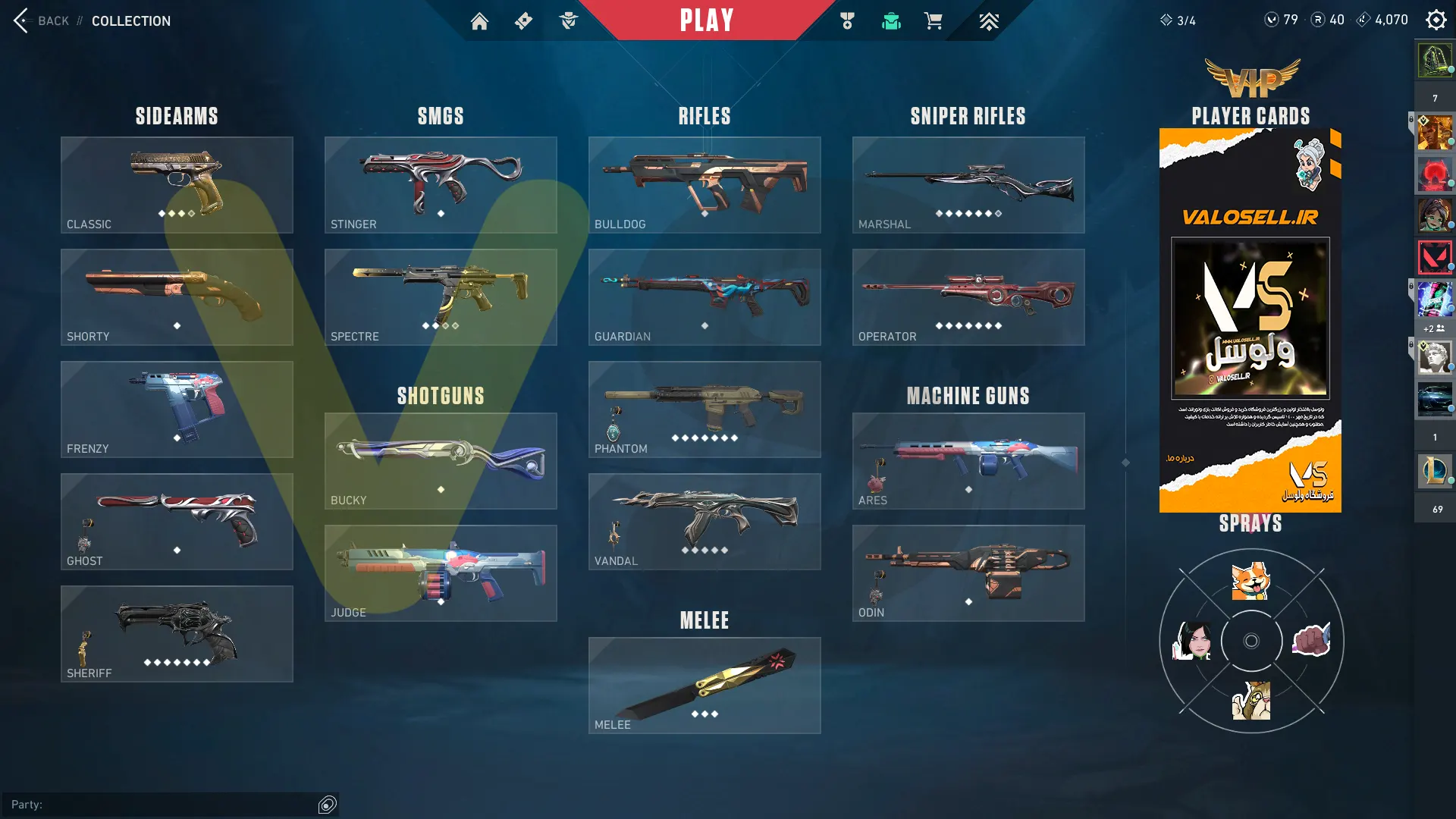Click the Party chat input box
The width and height of the screenshot is (1456, 819).
(x=174, y=805)
